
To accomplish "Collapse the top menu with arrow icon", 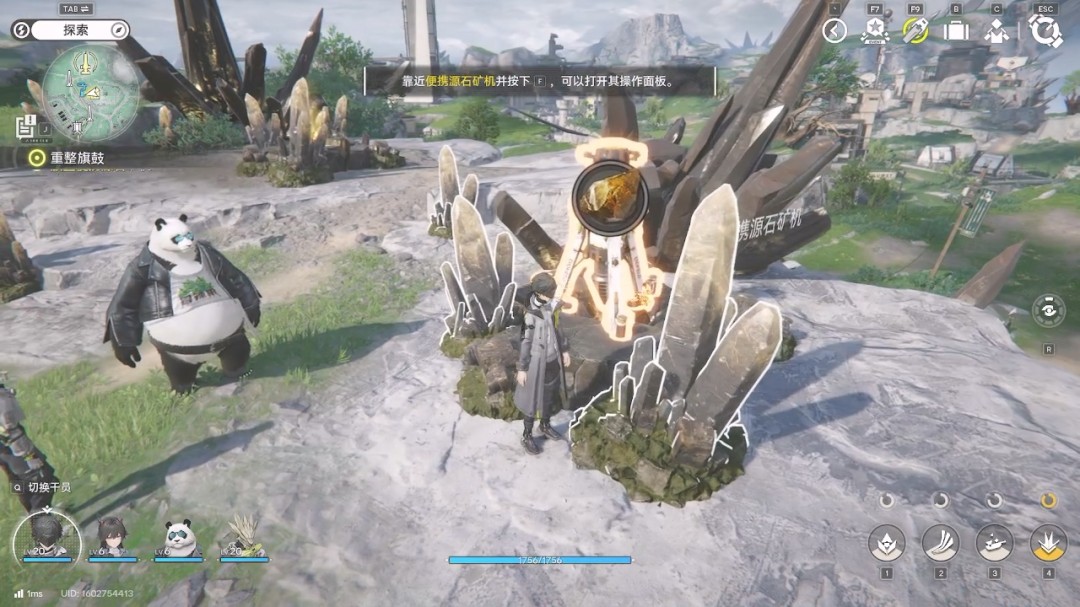I will coord(834,31).
